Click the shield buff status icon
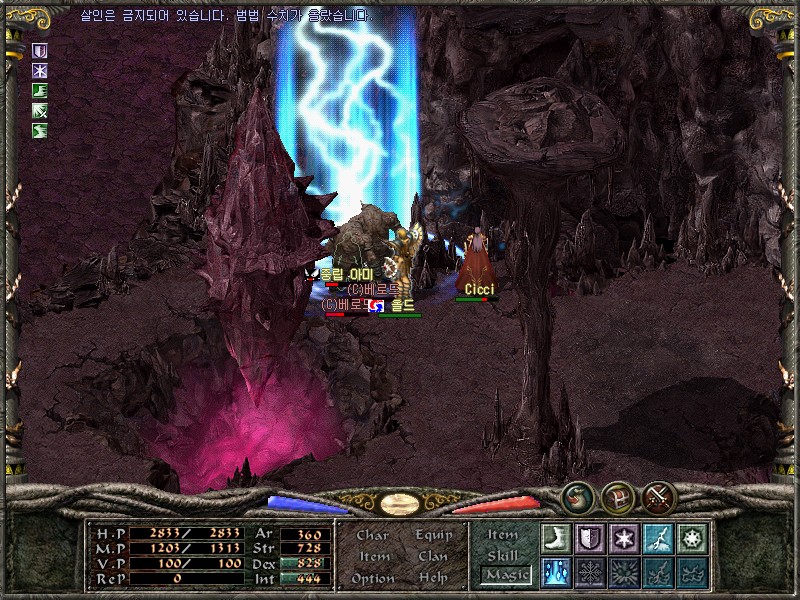The image size is (800, 600). click(40, 50)
